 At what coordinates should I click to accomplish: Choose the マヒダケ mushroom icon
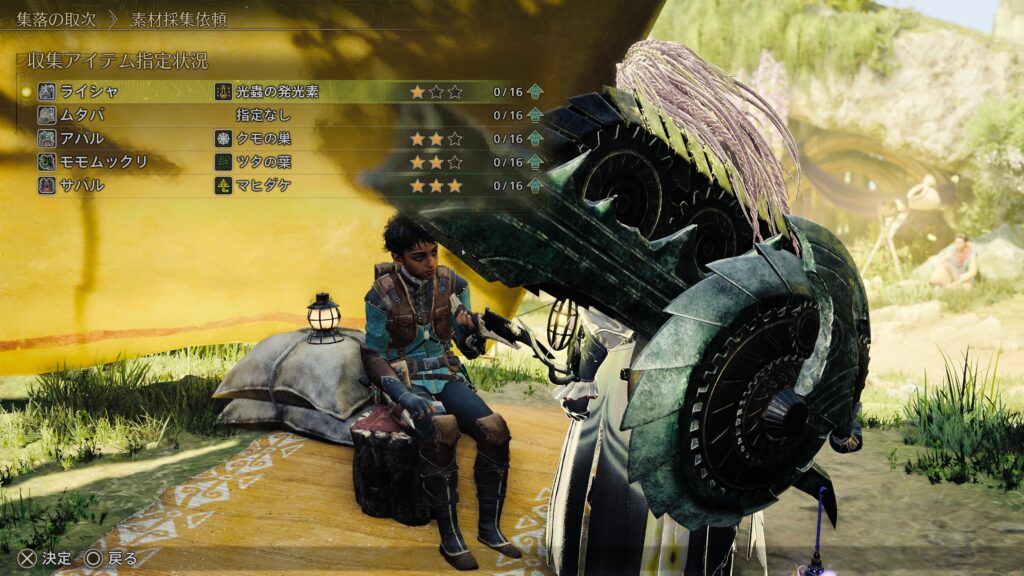coord(223,185)
